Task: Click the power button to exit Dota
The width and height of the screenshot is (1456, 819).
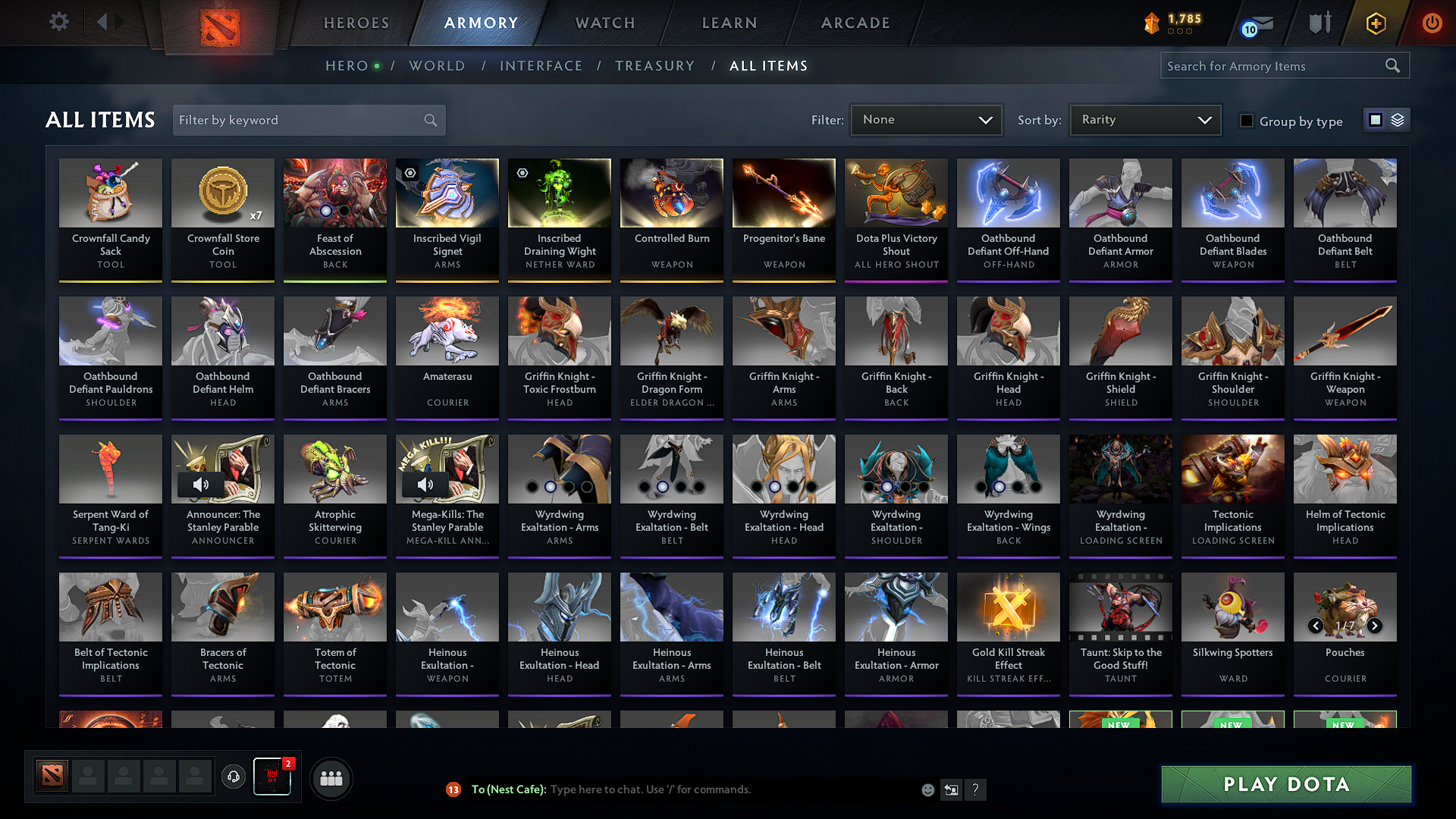Action: pos(1432,23)
